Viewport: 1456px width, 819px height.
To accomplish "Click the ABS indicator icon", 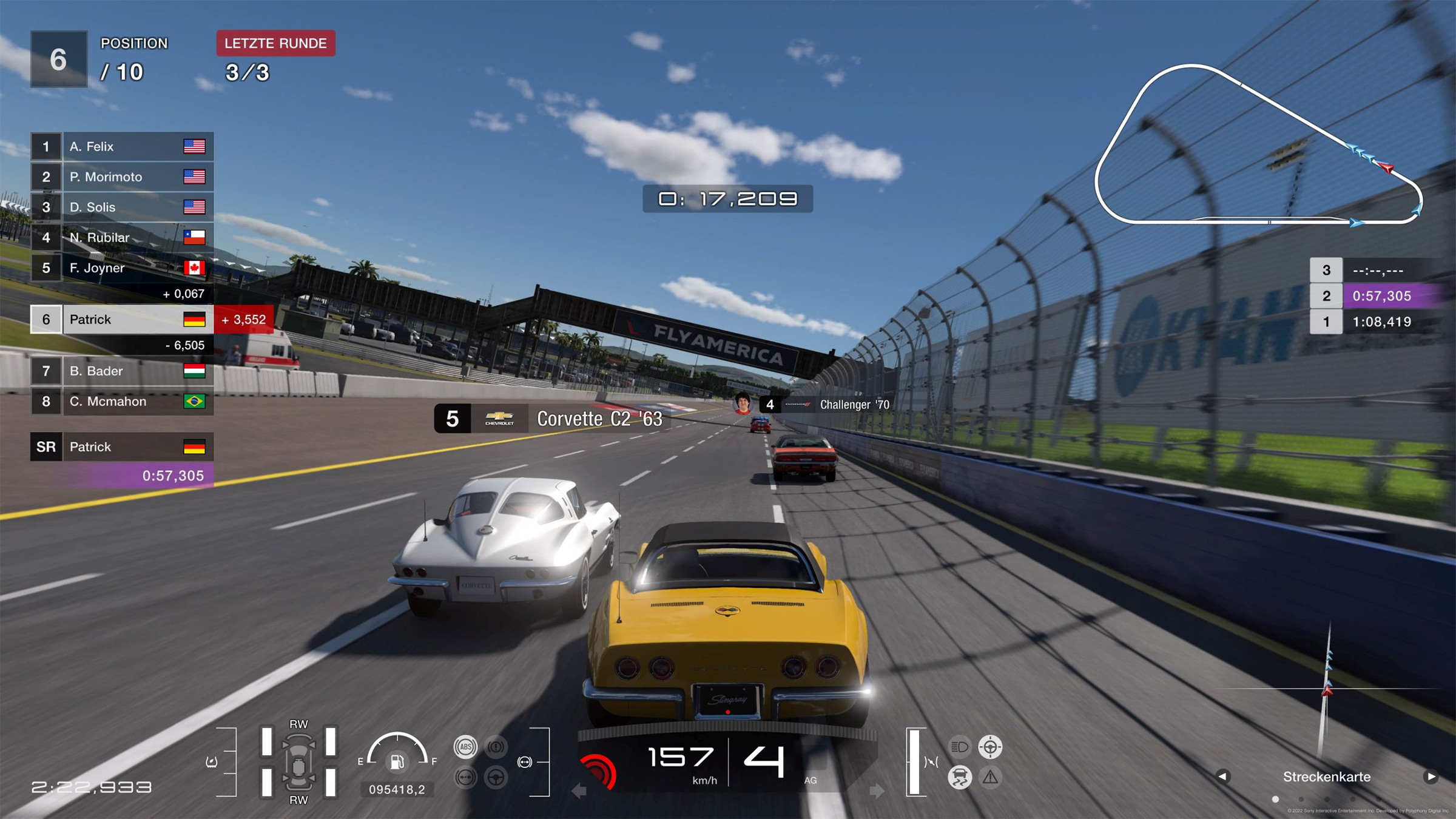I will pyautogui.click(x=465, y=747).
